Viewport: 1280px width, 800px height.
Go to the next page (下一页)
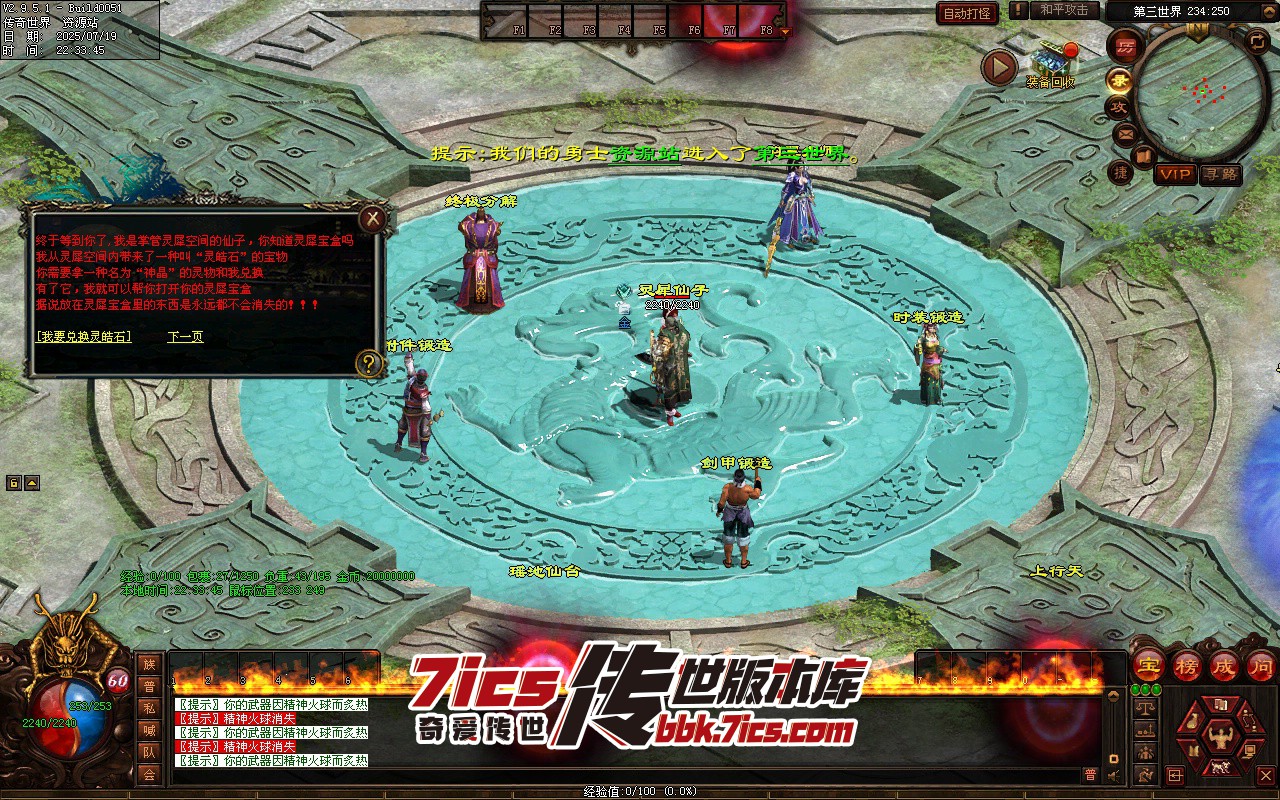tap(185, 337)
